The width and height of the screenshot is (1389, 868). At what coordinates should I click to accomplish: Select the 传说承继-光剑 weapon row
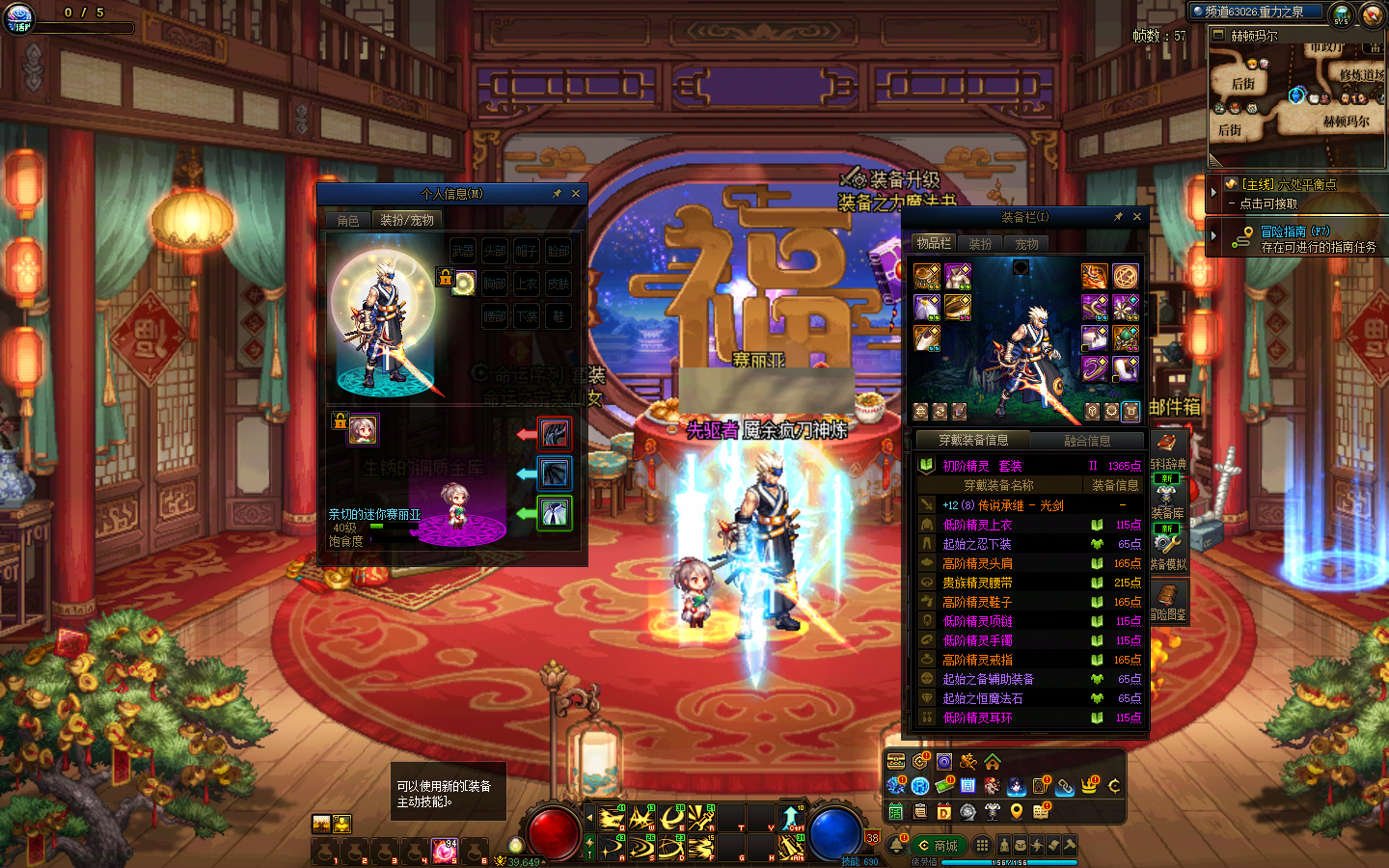point(1003,505)
